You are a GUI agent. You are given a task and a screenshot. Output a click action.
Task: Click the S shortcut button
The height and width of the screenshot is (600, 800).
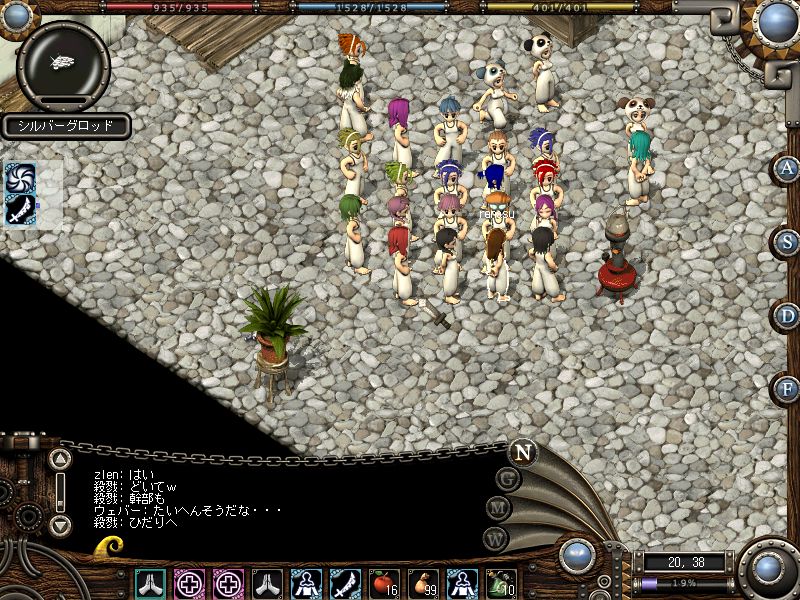(x=788, y=241)
